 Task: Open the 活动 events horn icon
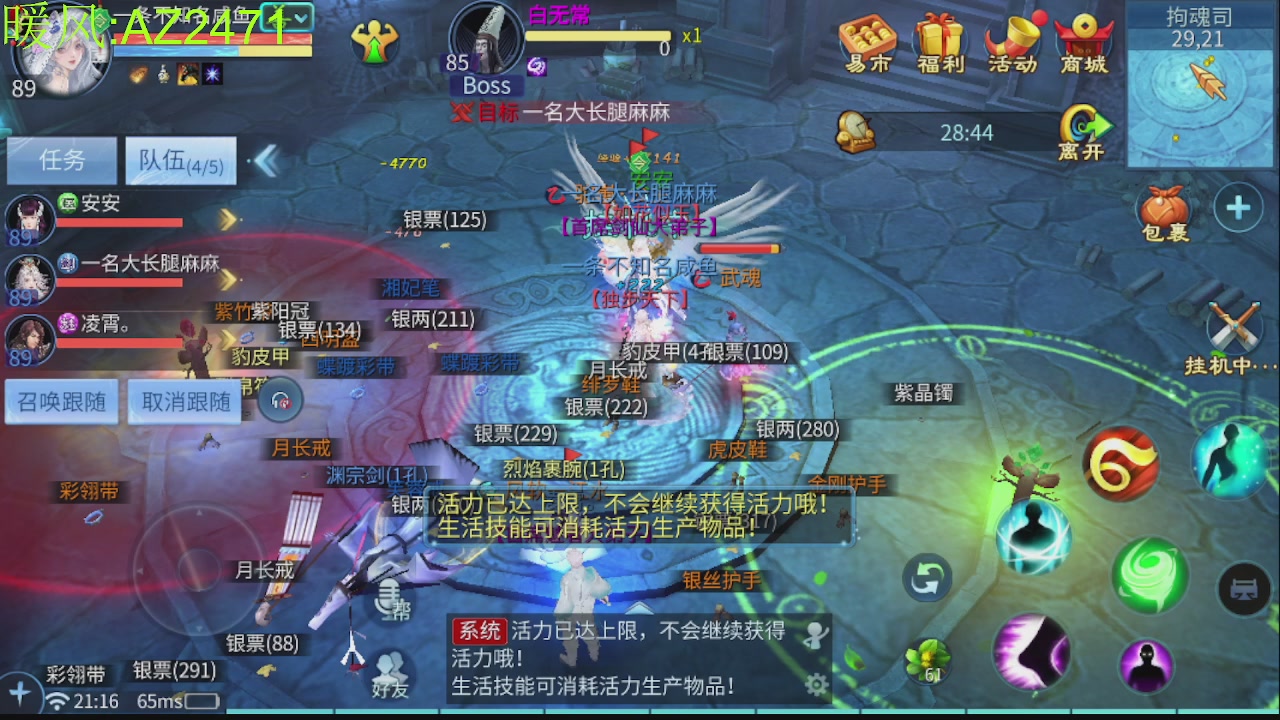1010,40
